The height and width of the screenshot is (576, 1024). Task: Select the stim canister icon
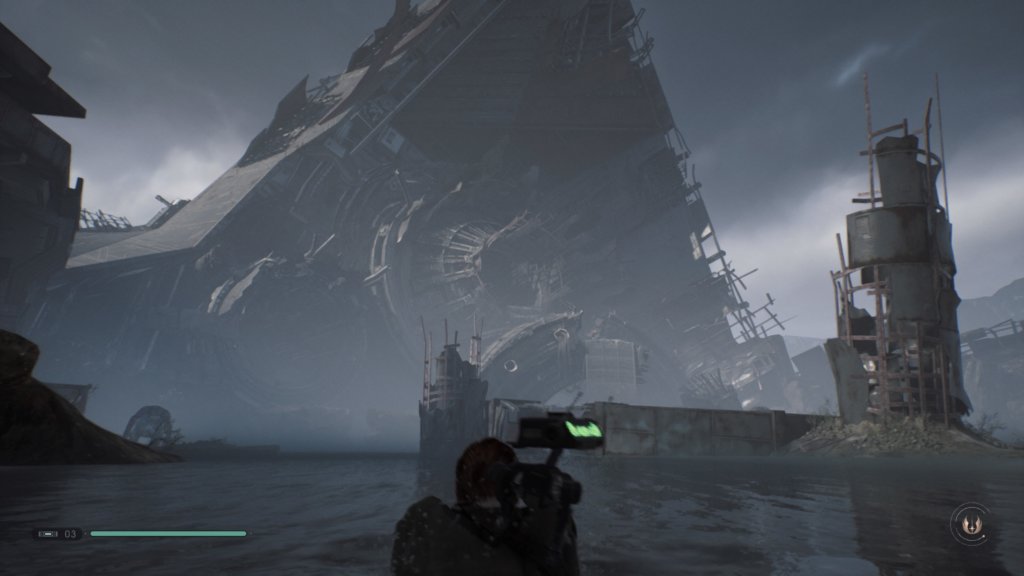pyautogui.click(x=49, y=534)
